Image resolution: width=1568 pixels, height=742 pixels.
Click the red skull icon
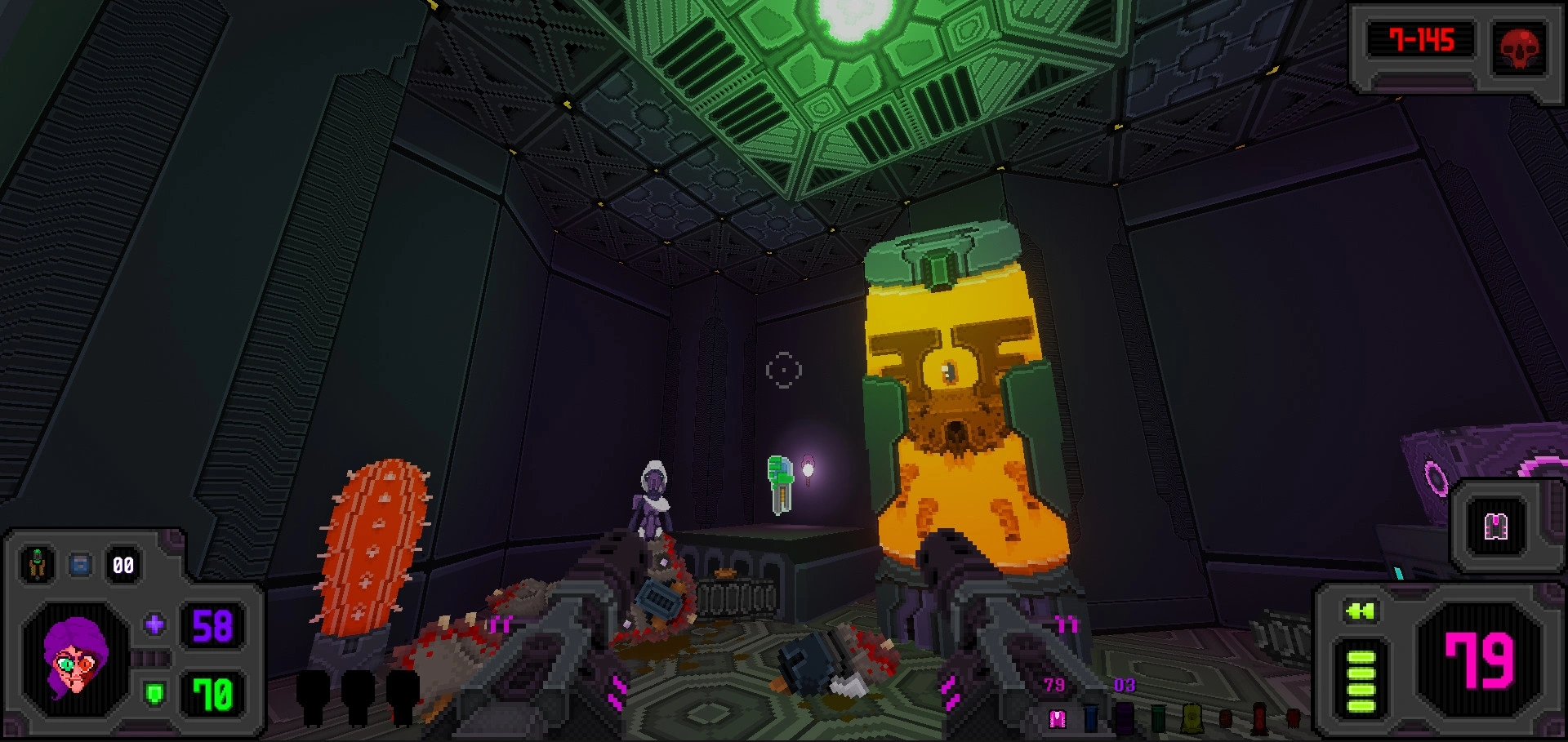(x=1519, y=47)
